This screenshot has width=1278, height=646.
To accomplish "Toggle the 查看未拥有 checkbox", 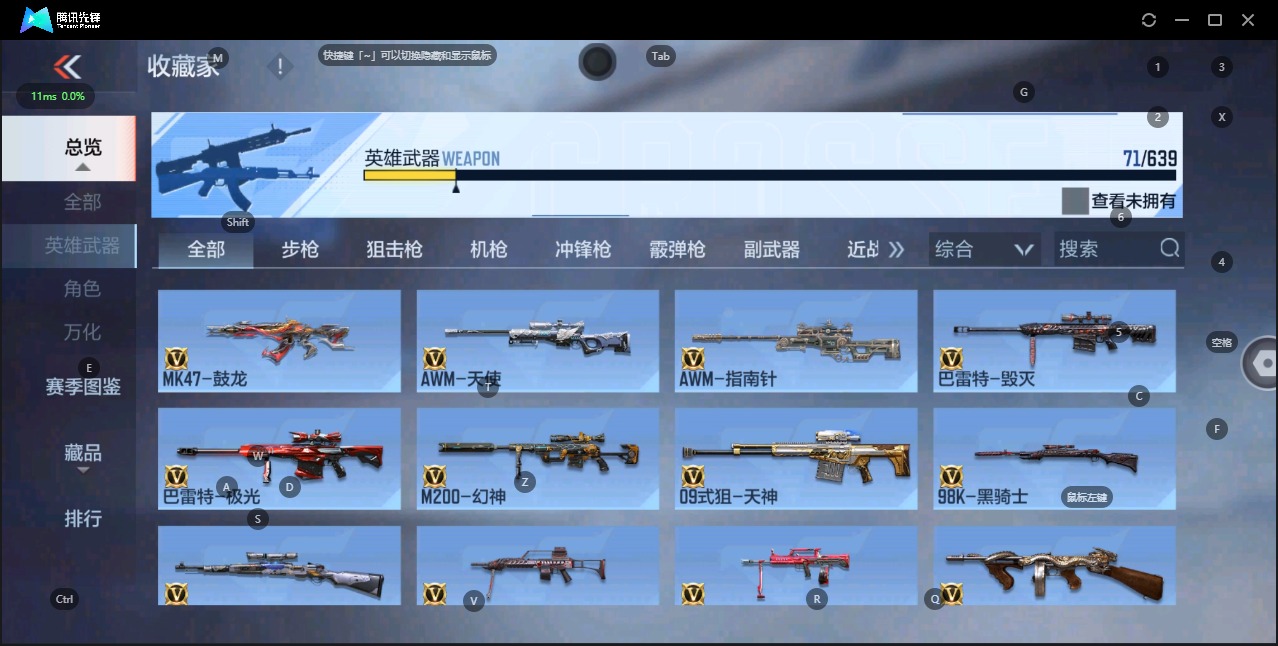I will [x=1074, y=201].
